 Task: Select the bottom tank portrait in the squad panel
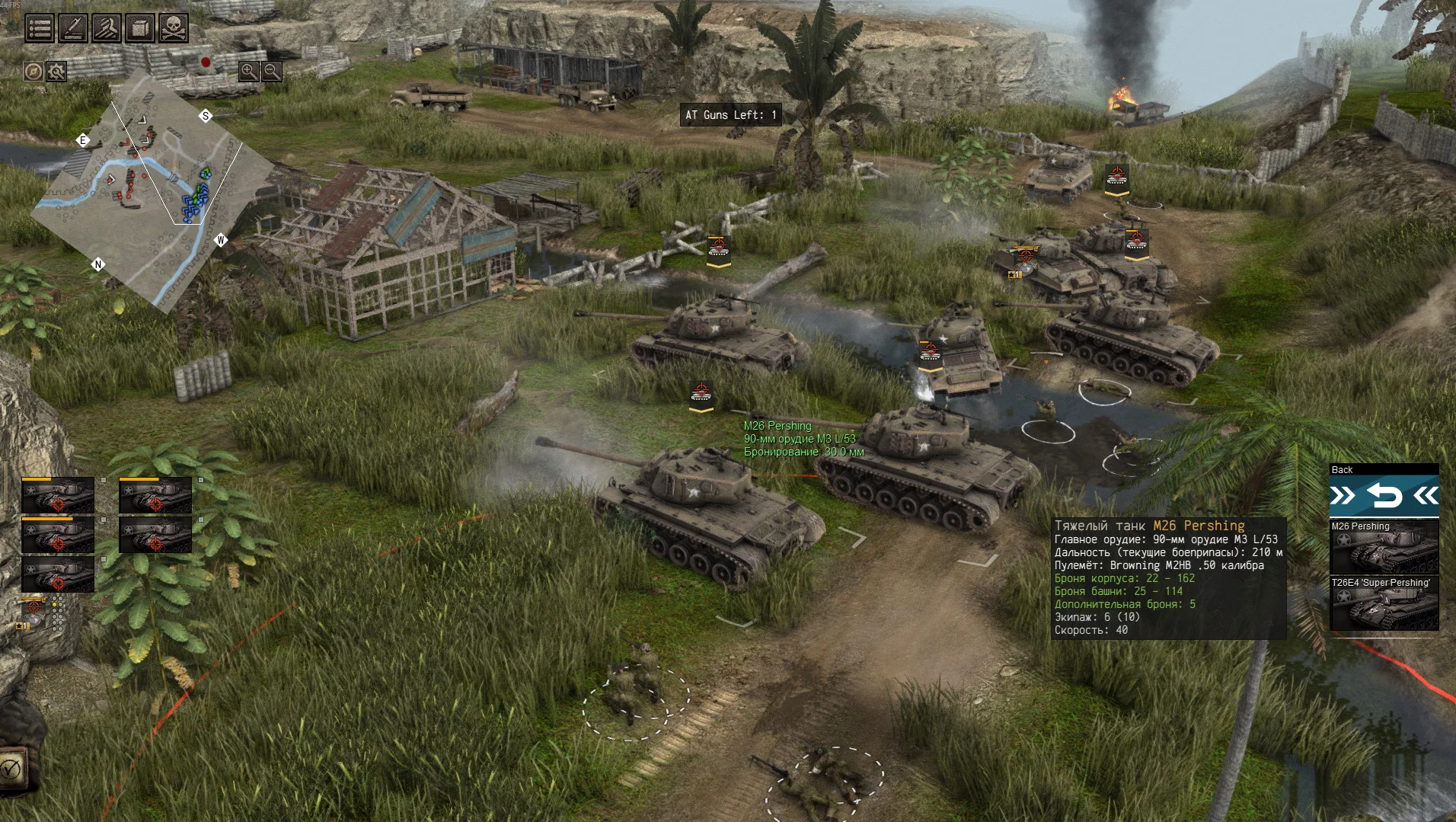pos(58,574)
